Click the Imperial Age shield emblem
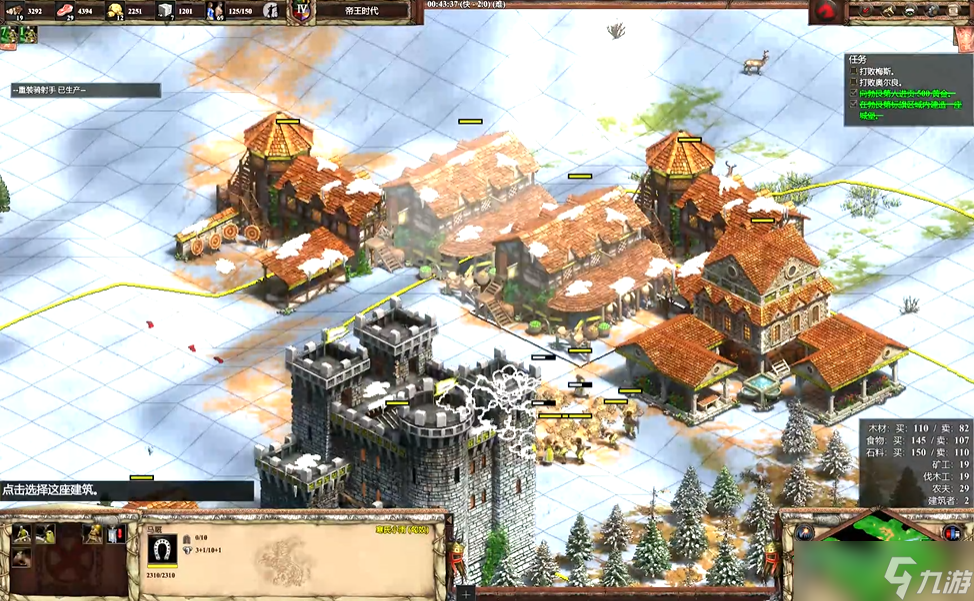The image size is (974, 601). coord(302,11)
